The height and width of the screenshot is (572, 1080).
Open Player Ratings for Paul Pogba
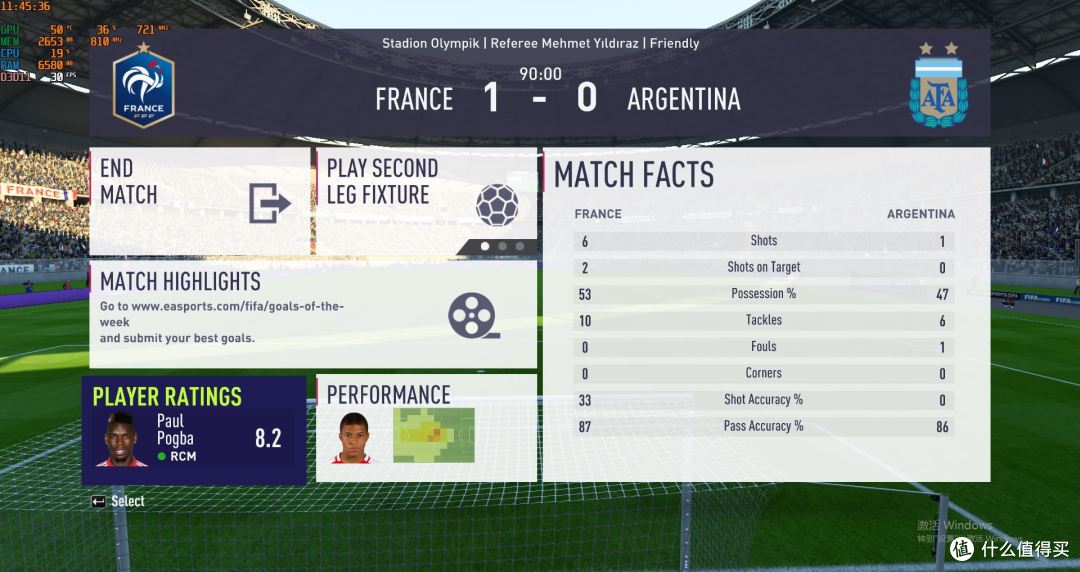point(194,430)
